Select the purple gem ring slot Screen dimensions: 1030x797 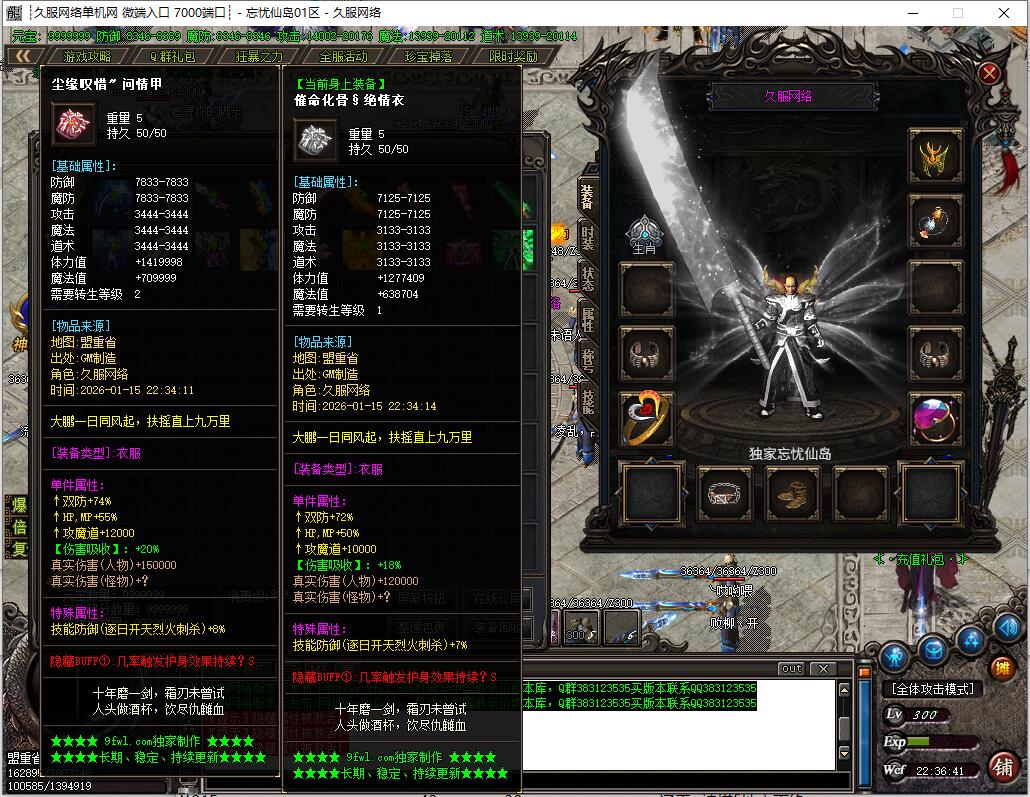tap(935, 419)
